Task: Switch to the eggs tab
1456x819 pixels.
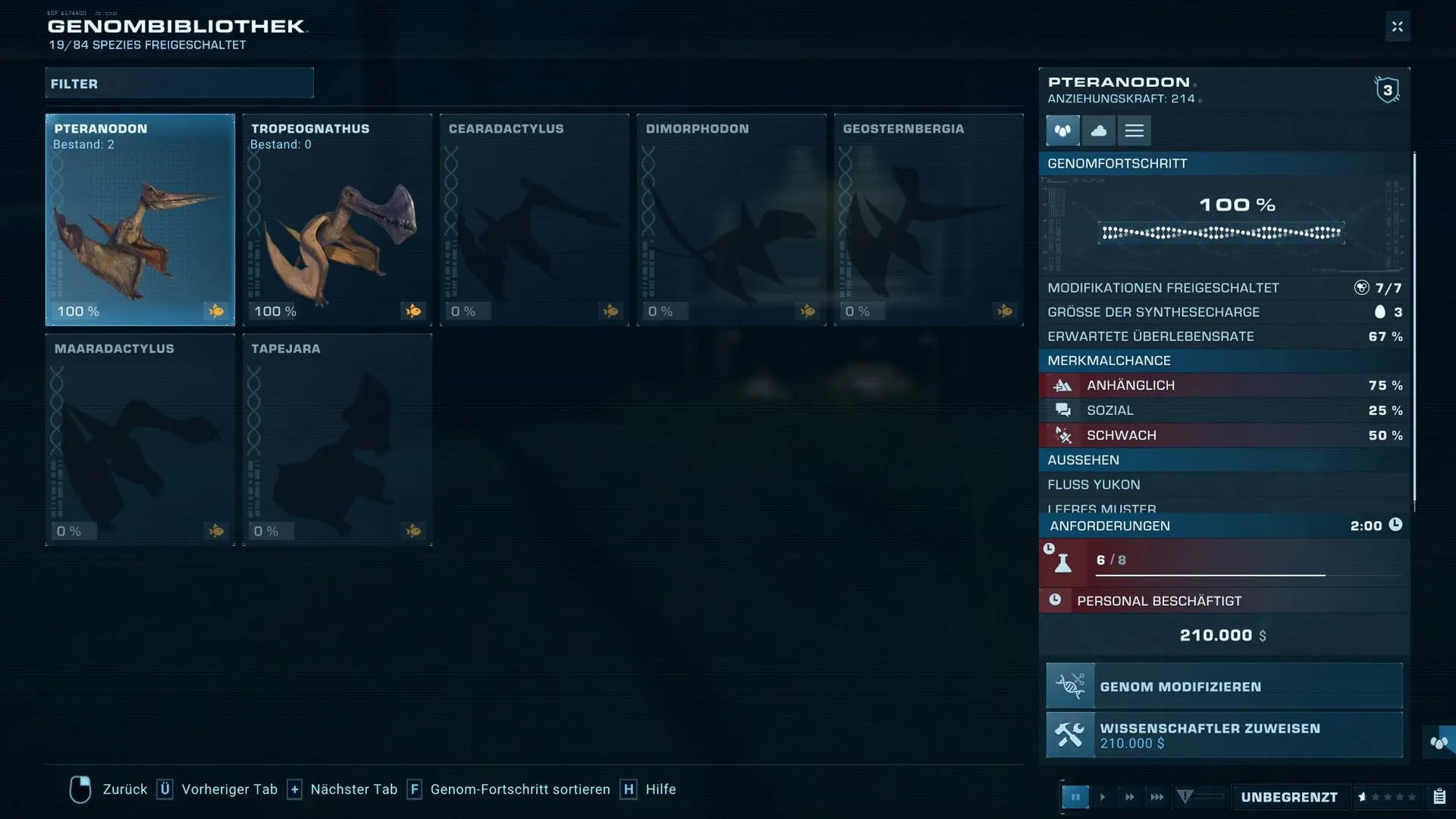Action: tap(1062, 130)
